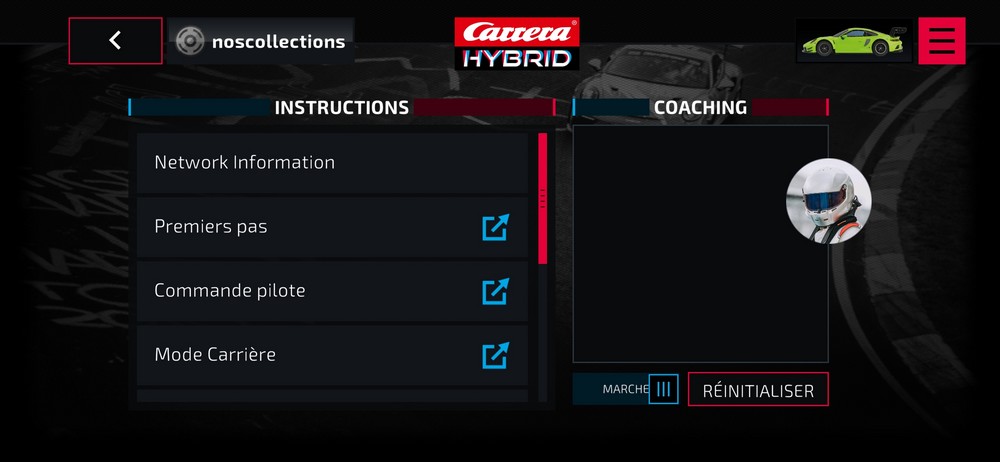The width and height of the screenshot is (1000, 462).
Task: Select the green car thumbnail
Action: point(853,41)
